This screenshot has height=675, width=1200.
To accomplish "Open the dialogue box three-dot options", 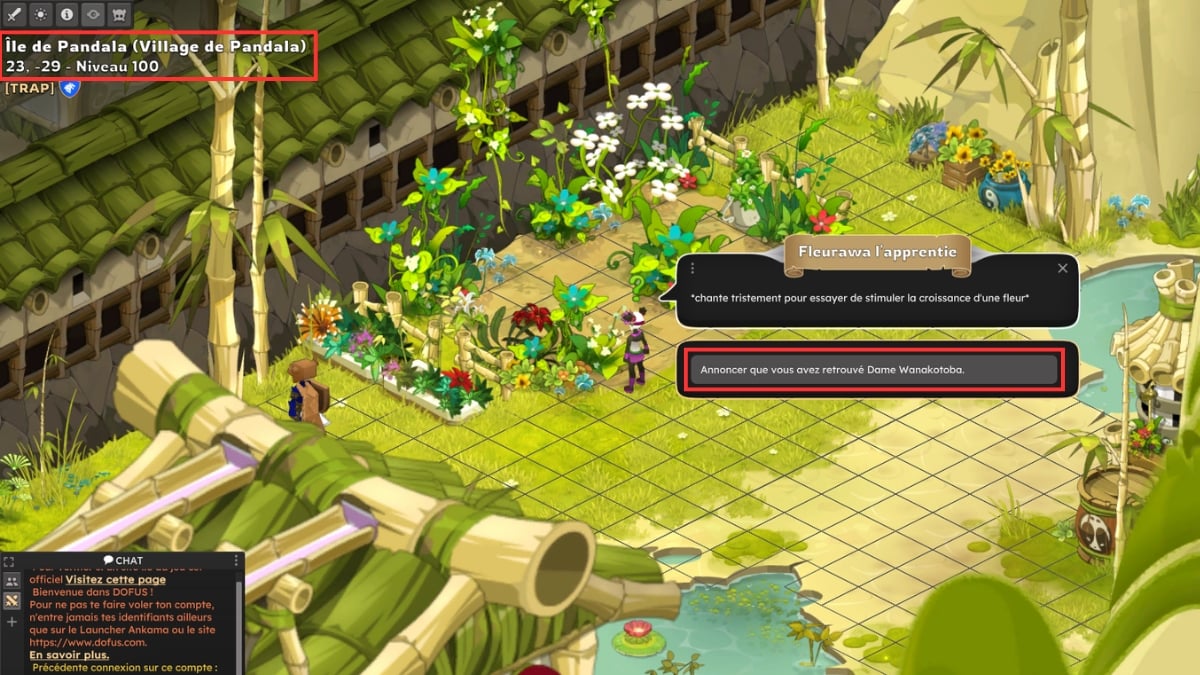I will (x=692, y=268).
